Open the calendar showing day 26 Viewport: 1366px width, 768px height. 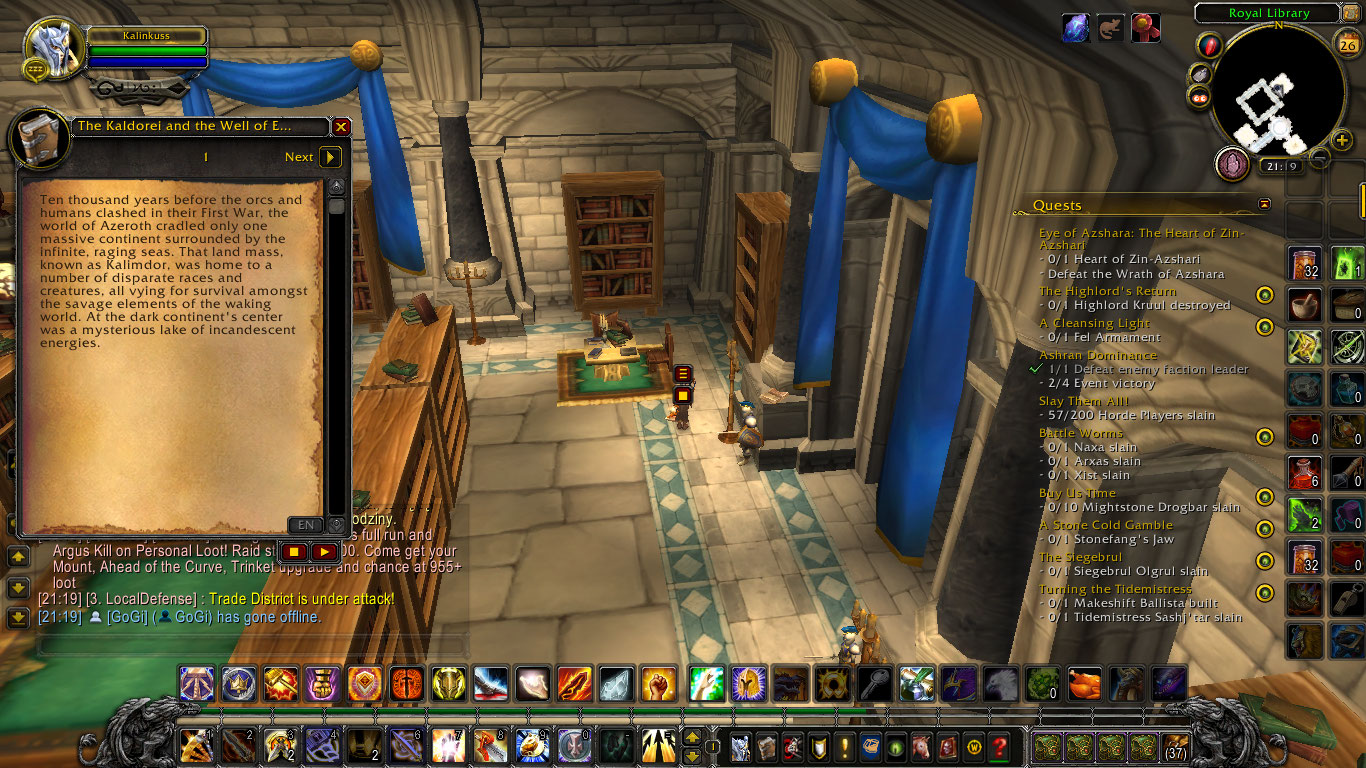pyautogui.click(x=1347, y=44)
